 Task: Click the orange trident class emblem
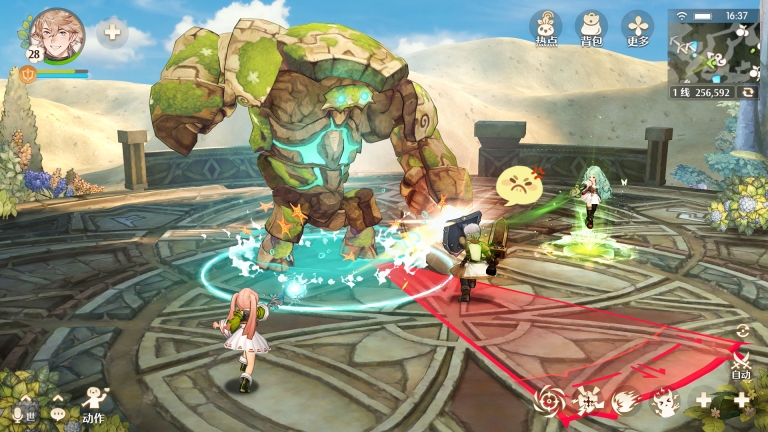point(27,73)
